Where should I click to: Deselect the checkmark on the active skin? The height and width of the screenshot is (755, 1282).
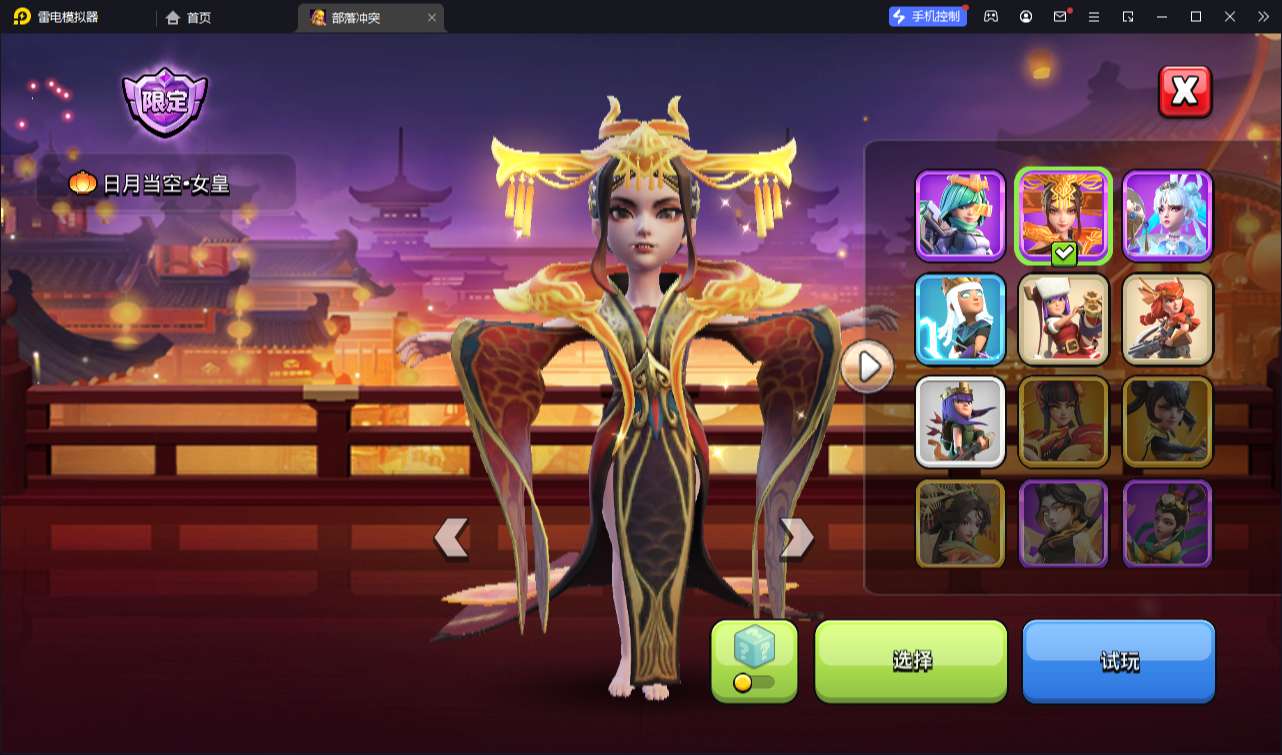[x=1064, y=254]
